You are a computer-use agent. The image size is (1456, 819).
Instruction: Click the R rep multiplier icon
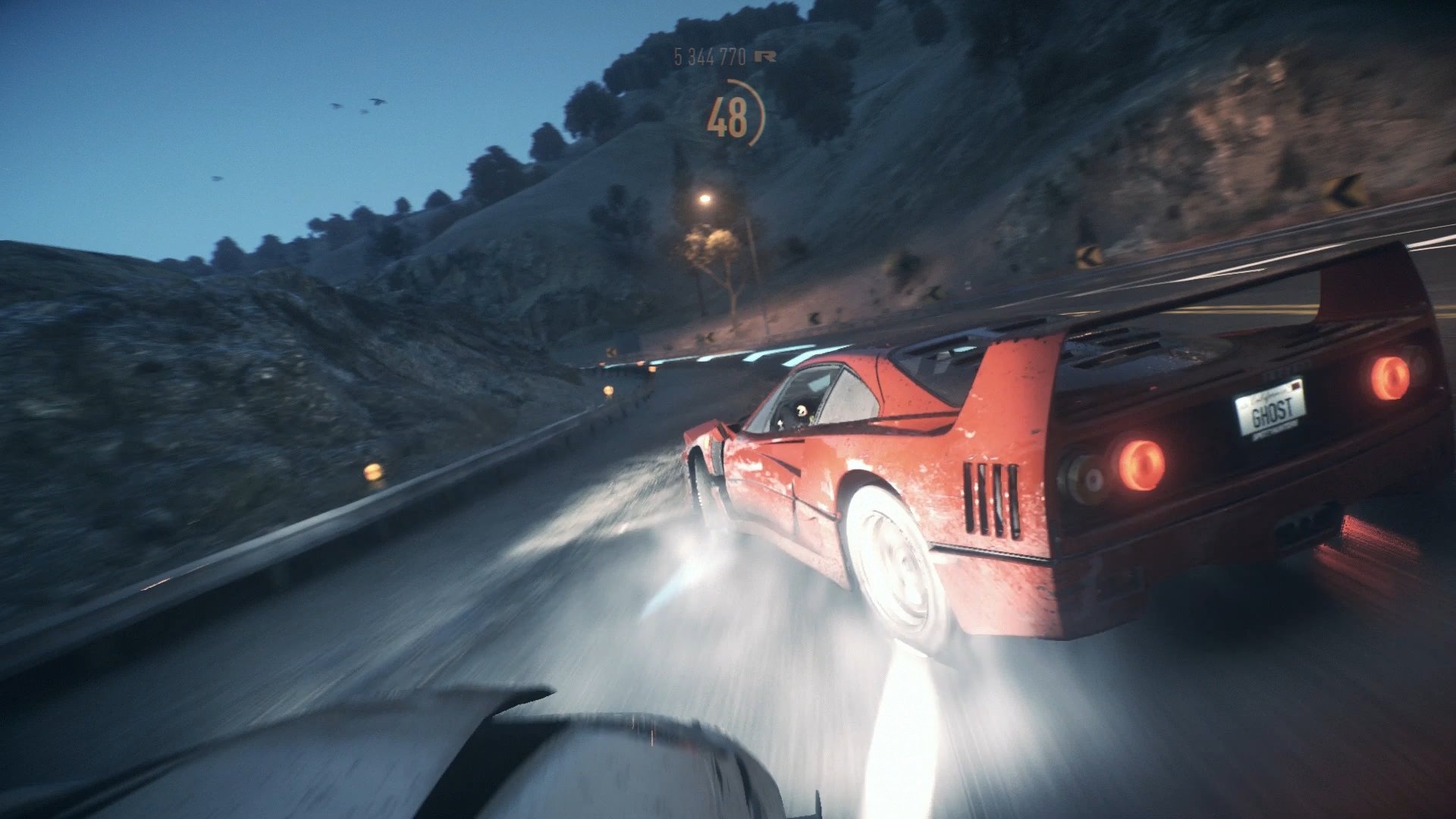click(x=764, y=57)
